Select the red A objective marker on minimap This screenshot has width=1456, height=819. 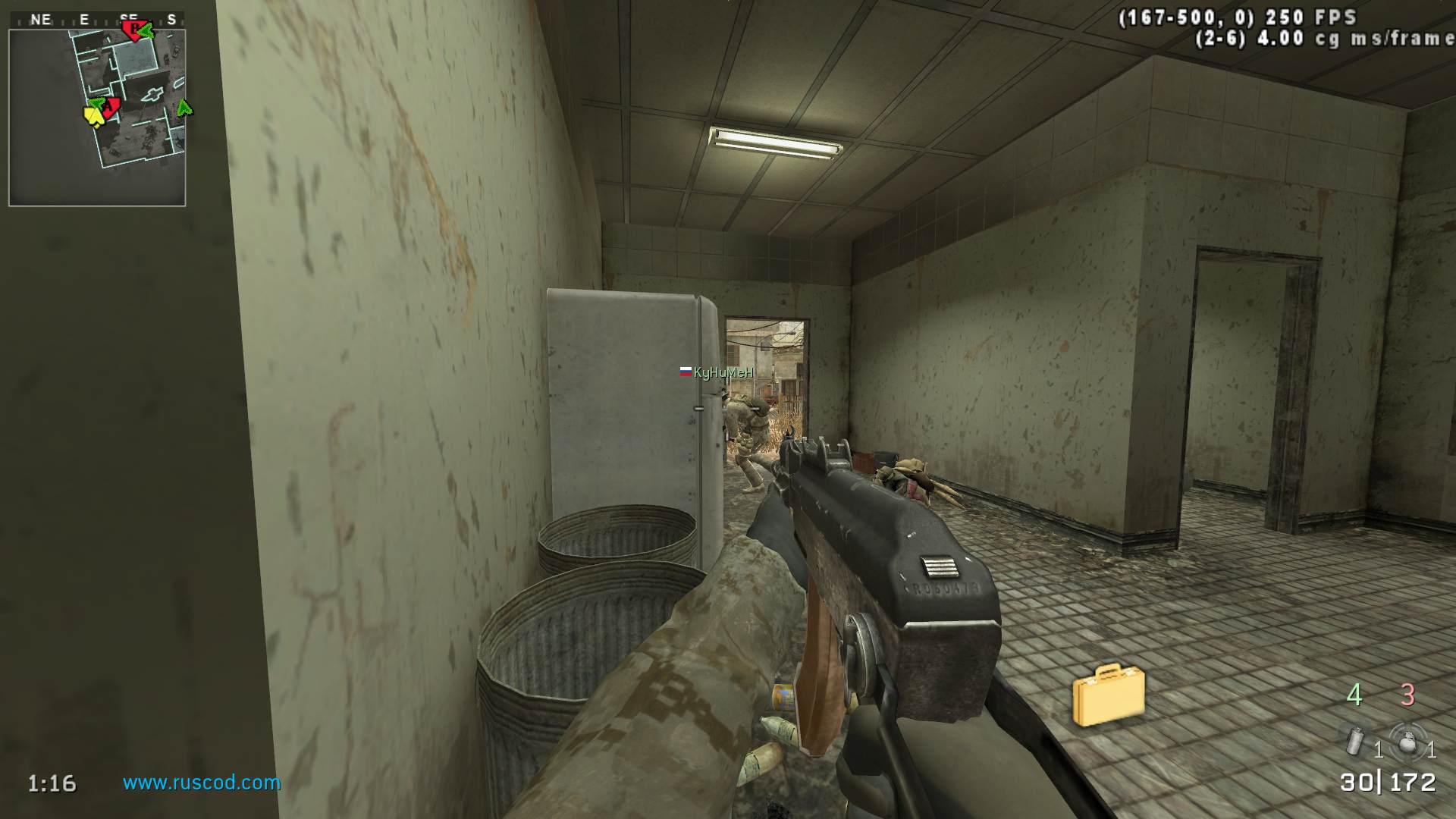(111, 108)
